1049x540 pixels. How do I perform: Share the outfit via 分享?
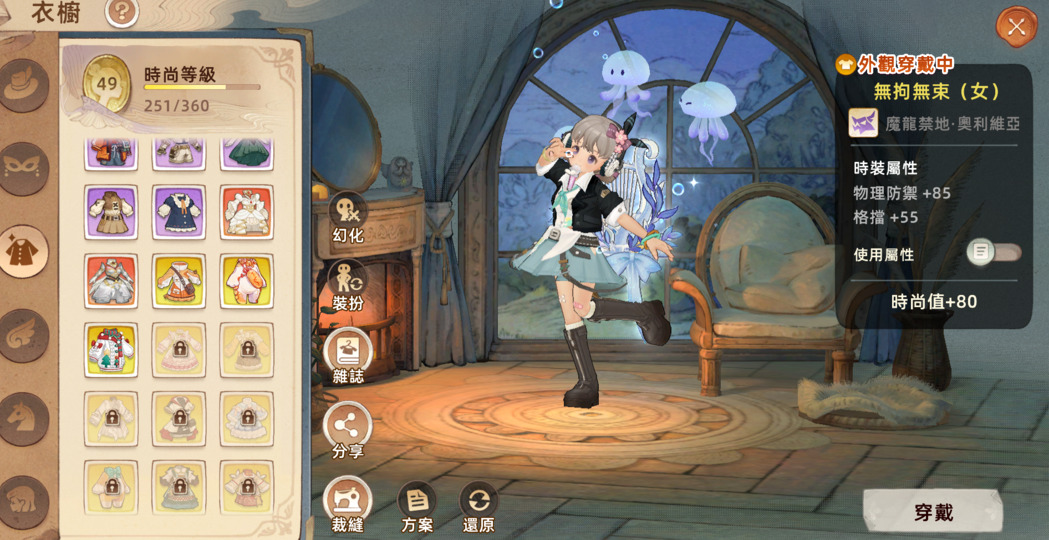click(348, 431)
